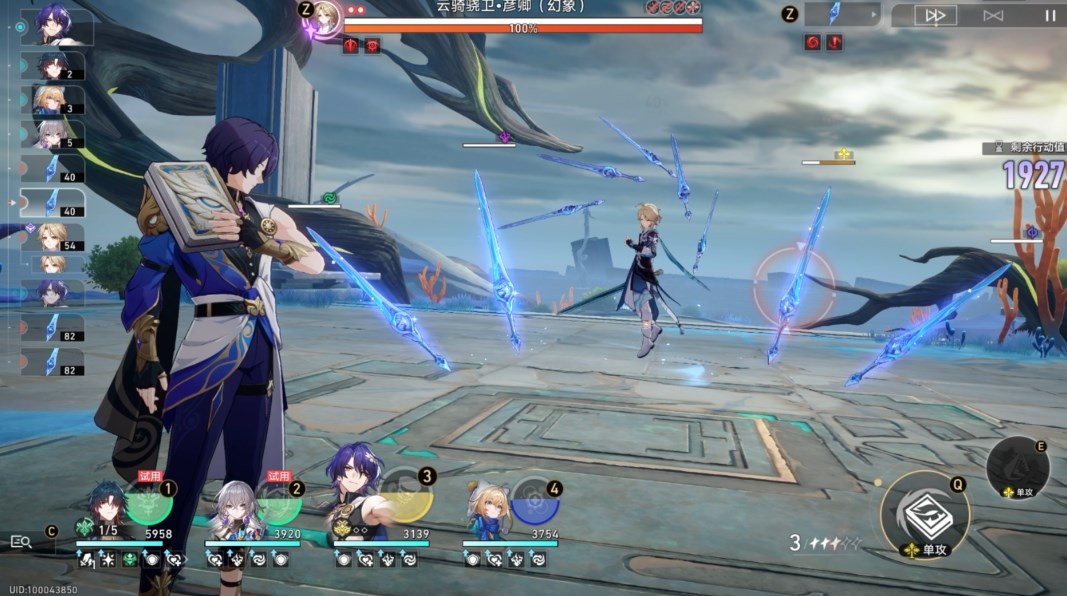
Task: Toggle double-speed battle mode
Action: point(936,15)
